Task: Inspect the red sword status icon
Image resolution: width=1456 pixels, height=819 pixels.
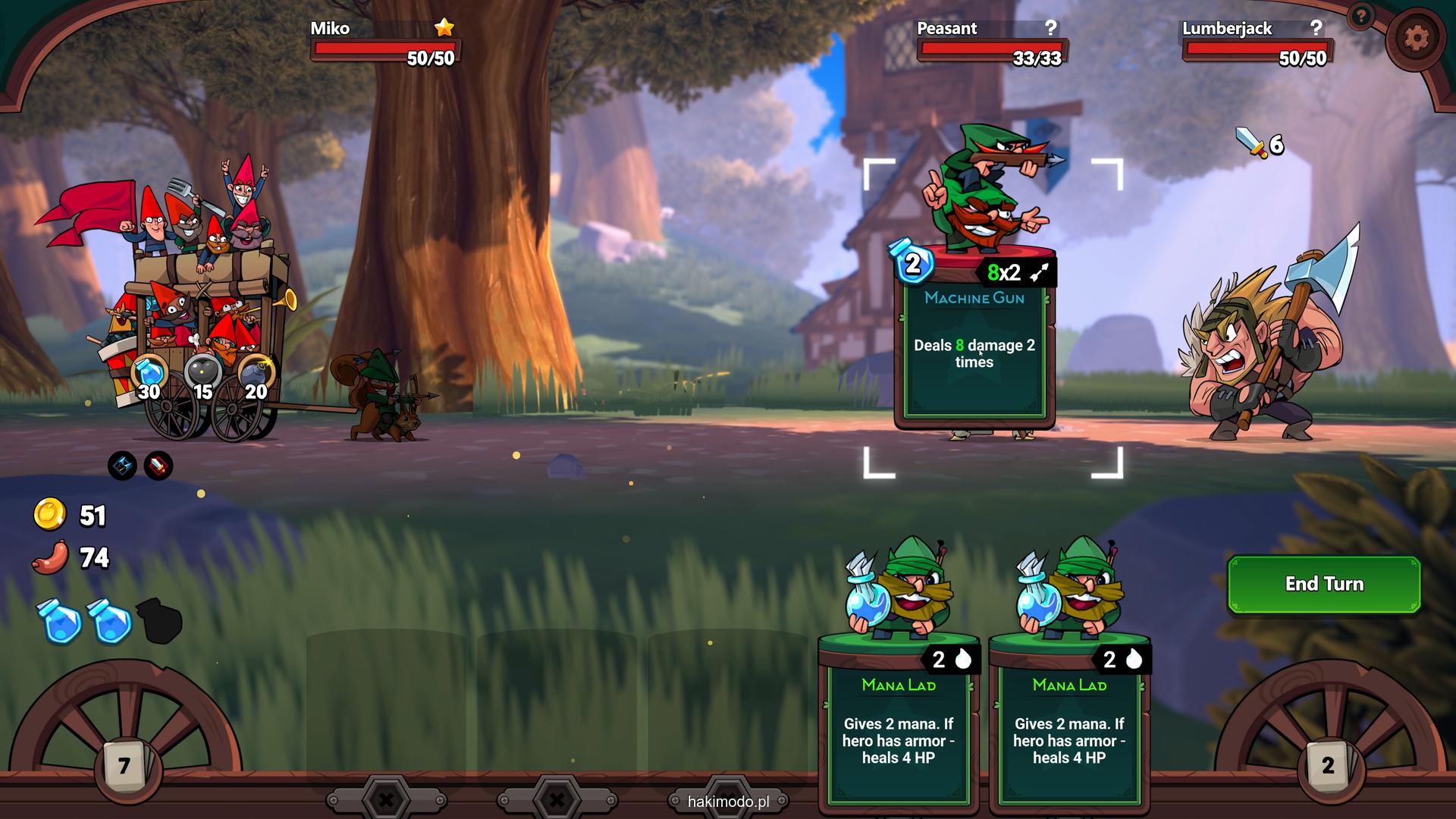Action: (158, 466)
